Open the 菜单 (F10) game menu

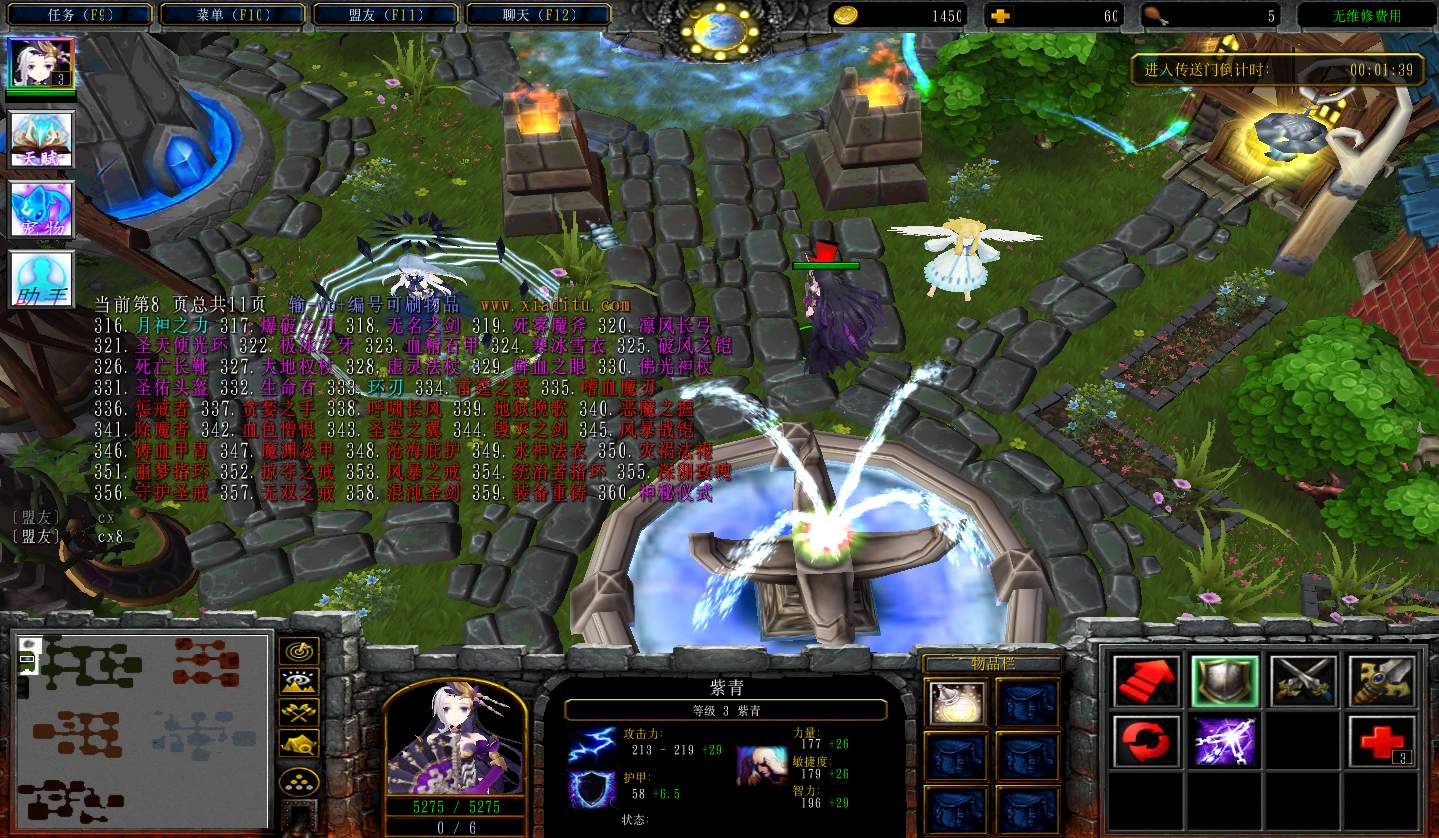click(232, 15)
